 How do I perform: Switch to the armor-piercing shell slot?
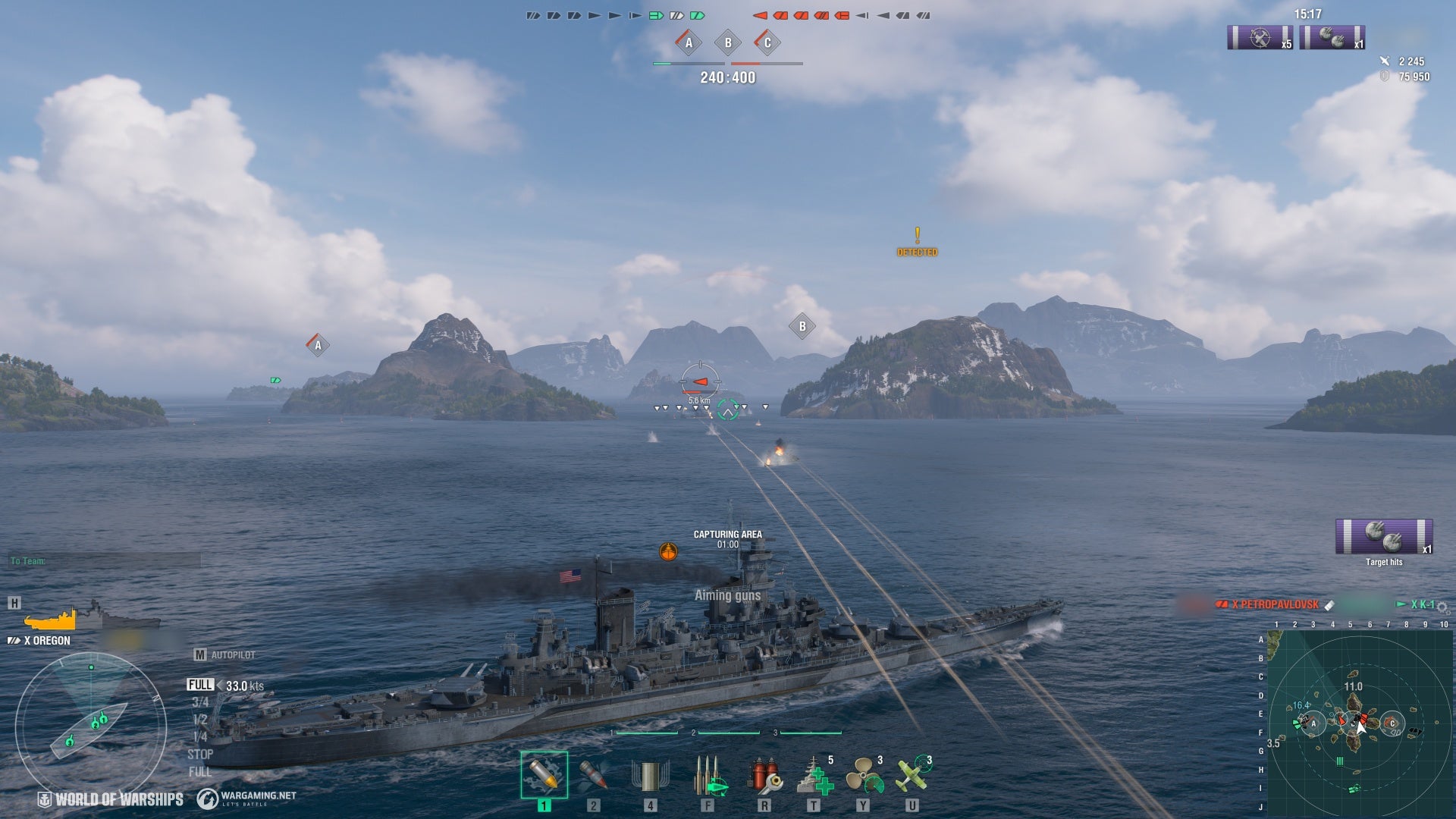[x=593, y=774]
